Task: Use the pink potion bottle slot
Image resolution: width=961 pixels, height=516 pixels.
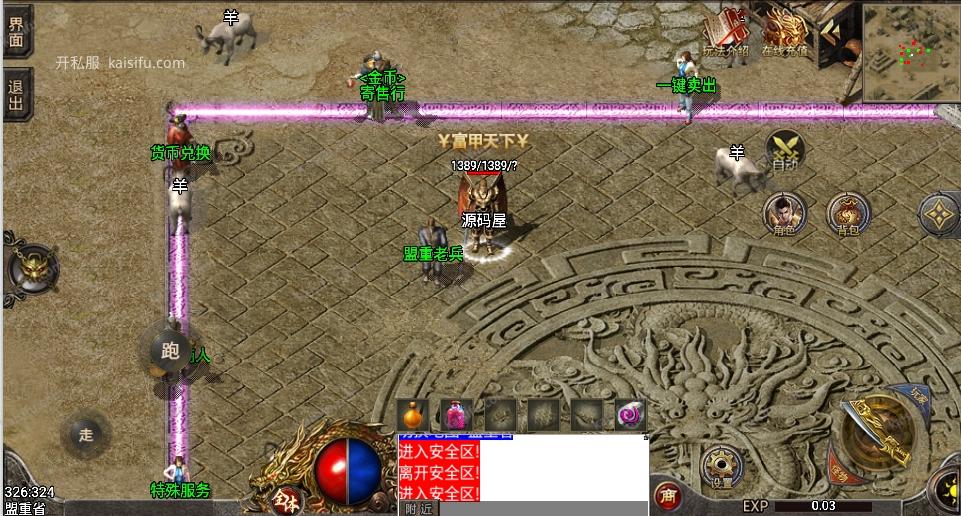Action: point(457,414)
